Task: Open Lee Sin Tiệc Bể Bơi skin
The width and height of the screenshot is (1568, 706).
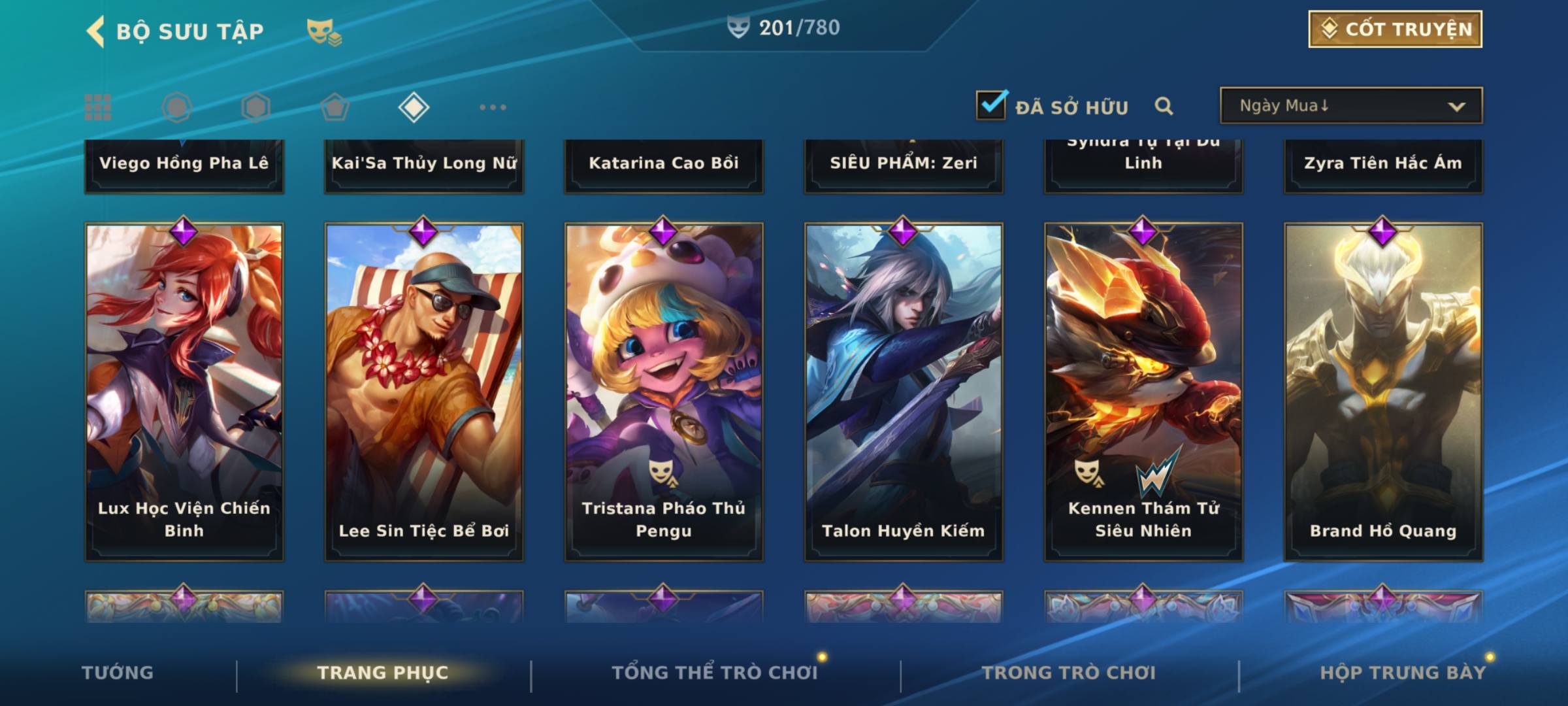Action: (x=424, y=392)
